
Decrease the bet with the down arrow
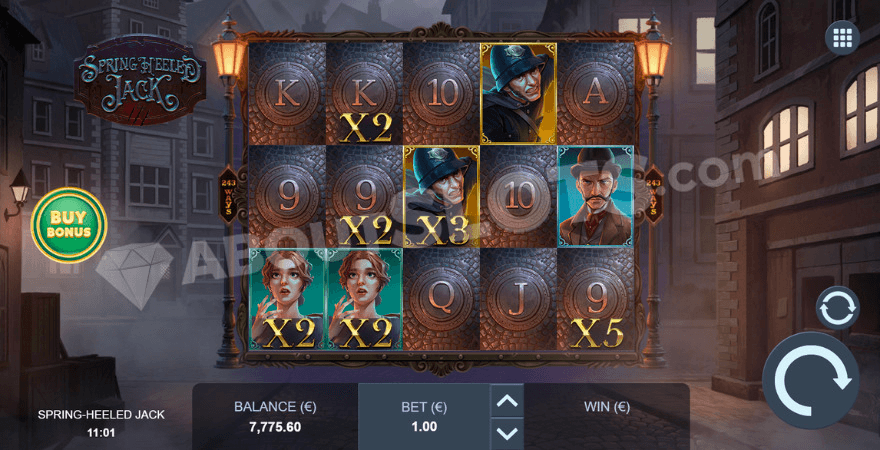pyautogui.click(x=508, y=433)
